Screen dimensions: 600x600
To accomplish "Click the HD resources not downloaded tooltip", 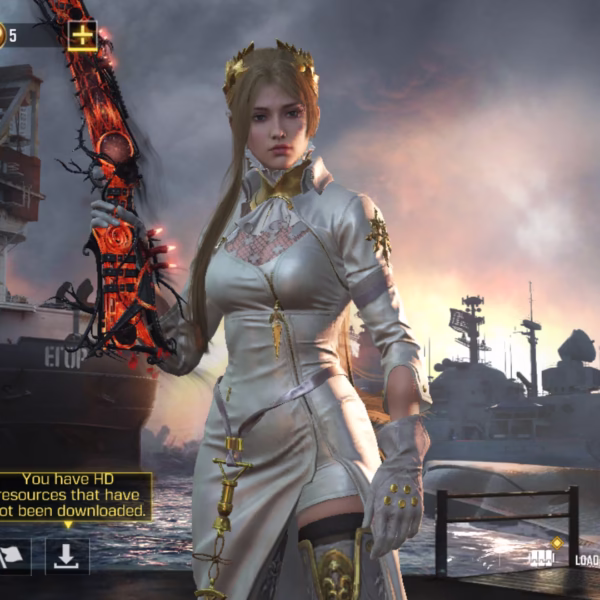I will tap(74, 495).
